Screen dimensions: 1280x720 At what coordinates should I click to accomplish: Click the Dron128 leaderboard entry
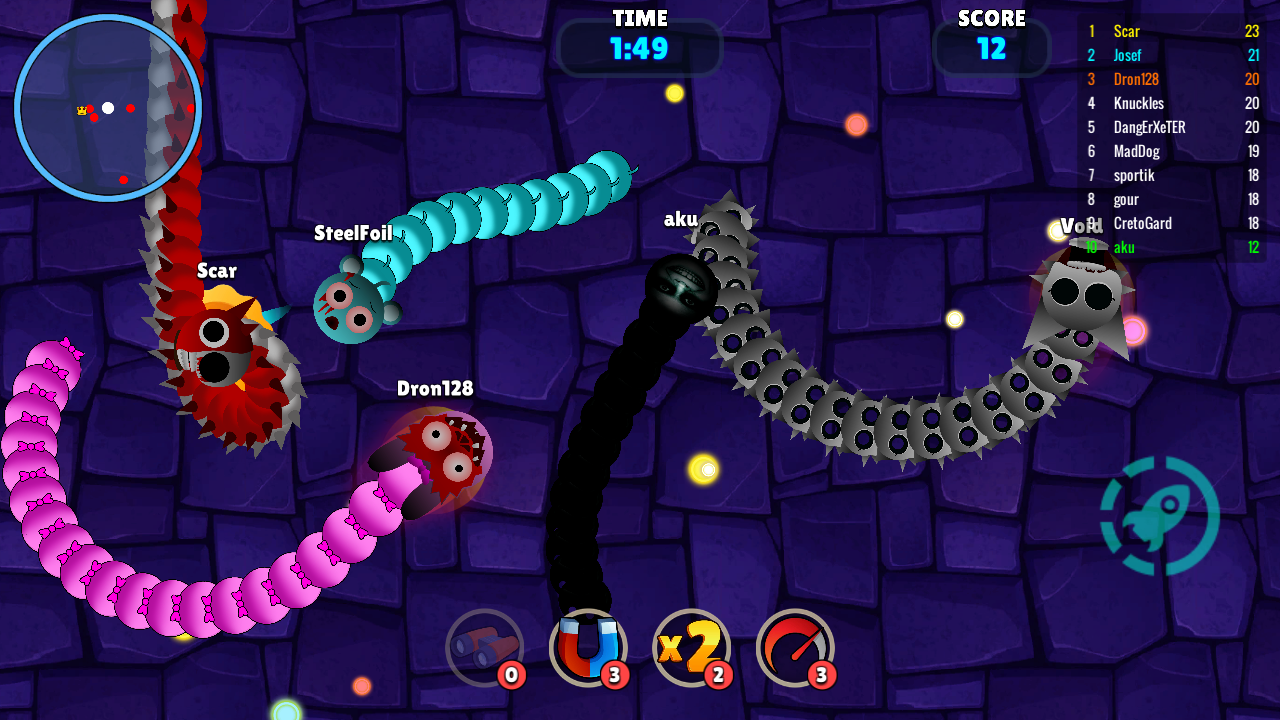point(1135,79)
